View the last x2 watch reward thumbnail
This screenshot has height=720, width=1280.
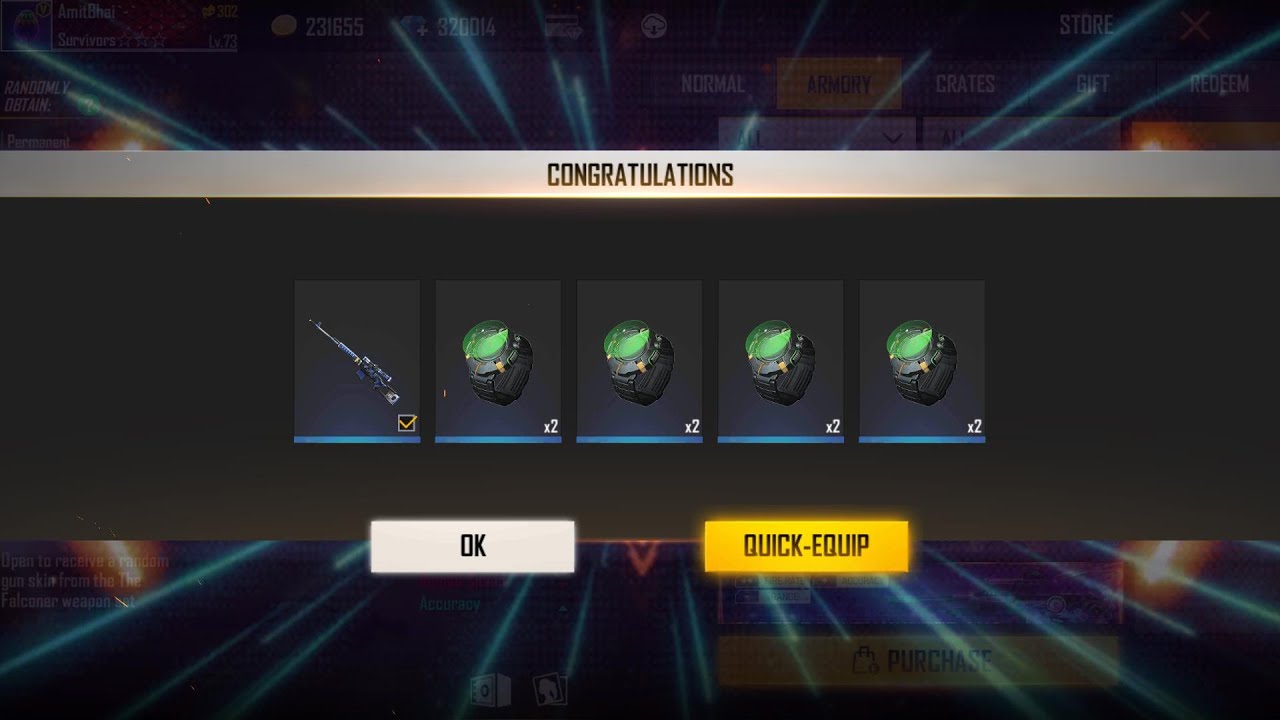coord(921,360)
